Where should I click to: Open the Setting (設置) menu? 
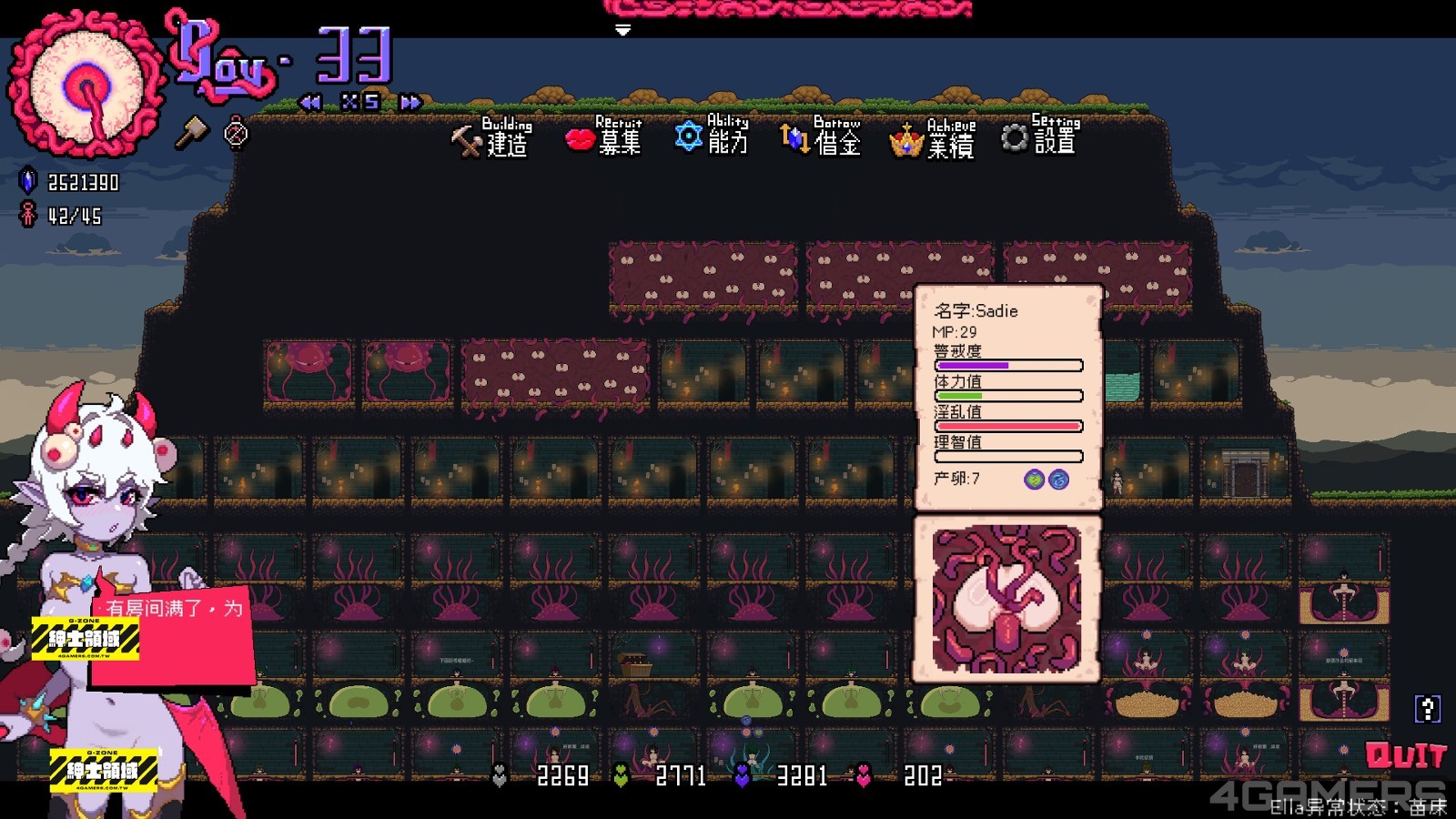pos(1039,136)
